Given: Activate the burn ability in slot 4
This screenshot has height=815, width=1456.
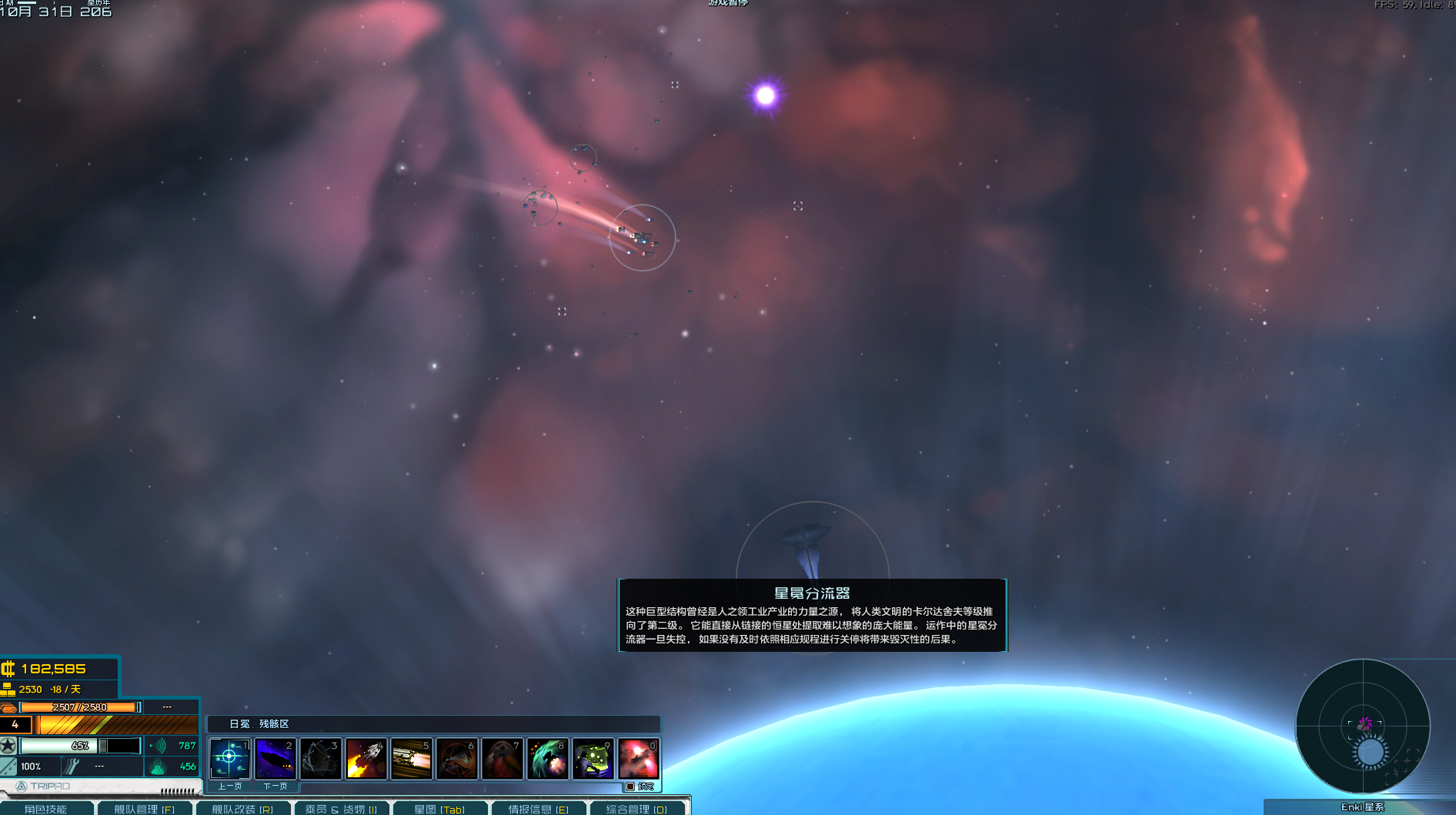Looking at the screenshot, I should pos(366,759).
